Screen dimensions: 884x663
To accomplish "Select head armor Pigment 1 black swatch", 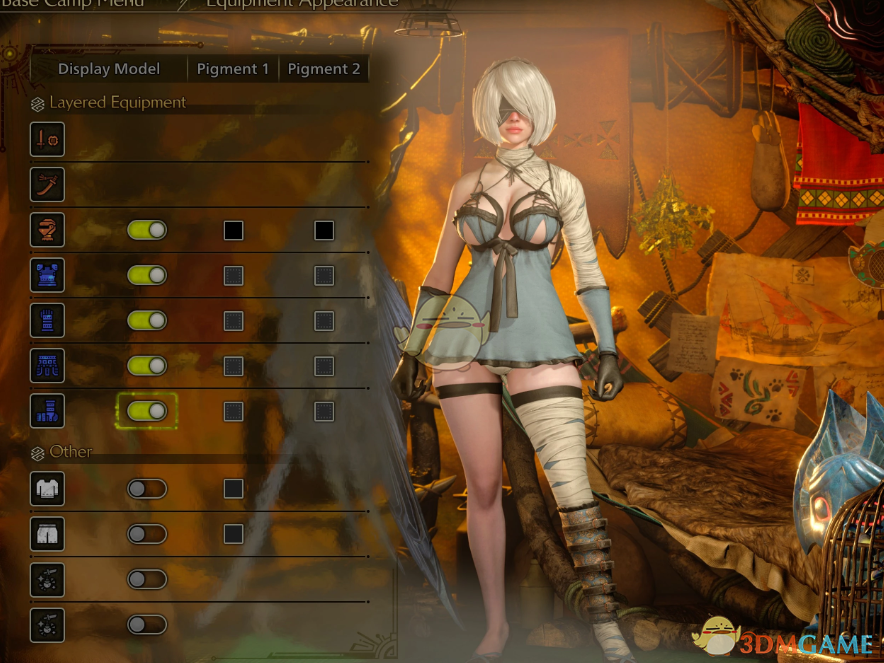I will coord(233,230).
